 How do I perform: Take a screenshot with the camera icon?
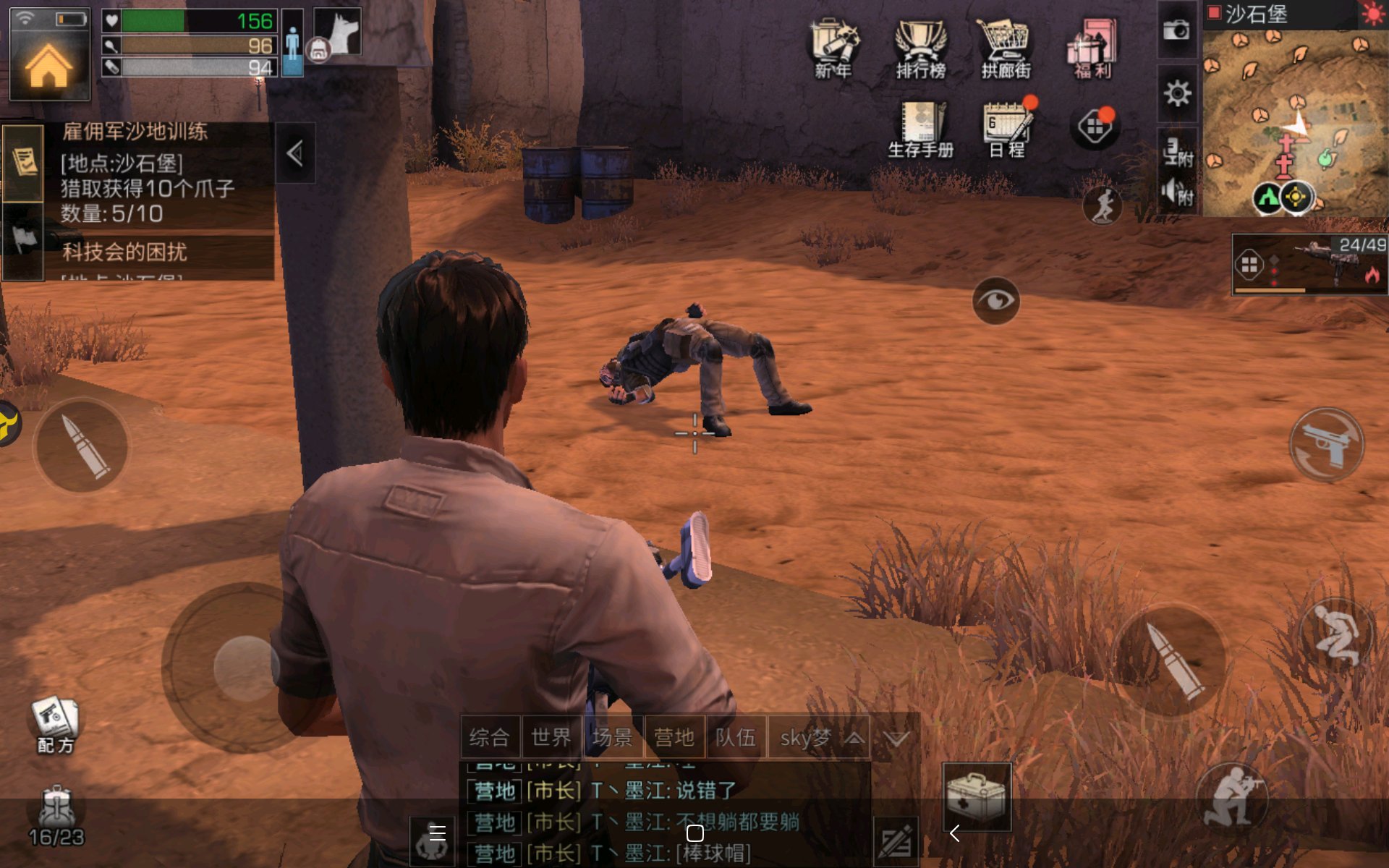[1176, 30]
